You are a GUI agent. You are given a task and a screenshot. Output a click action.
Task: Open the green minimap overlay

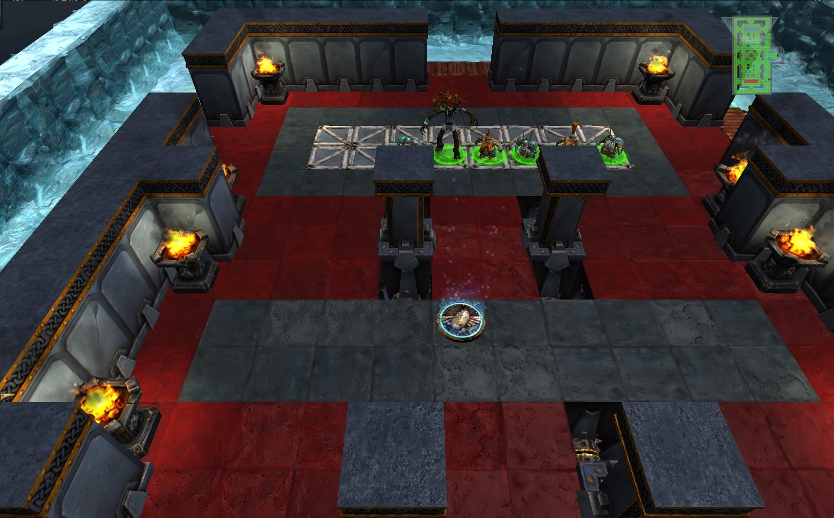pos(754,55)
